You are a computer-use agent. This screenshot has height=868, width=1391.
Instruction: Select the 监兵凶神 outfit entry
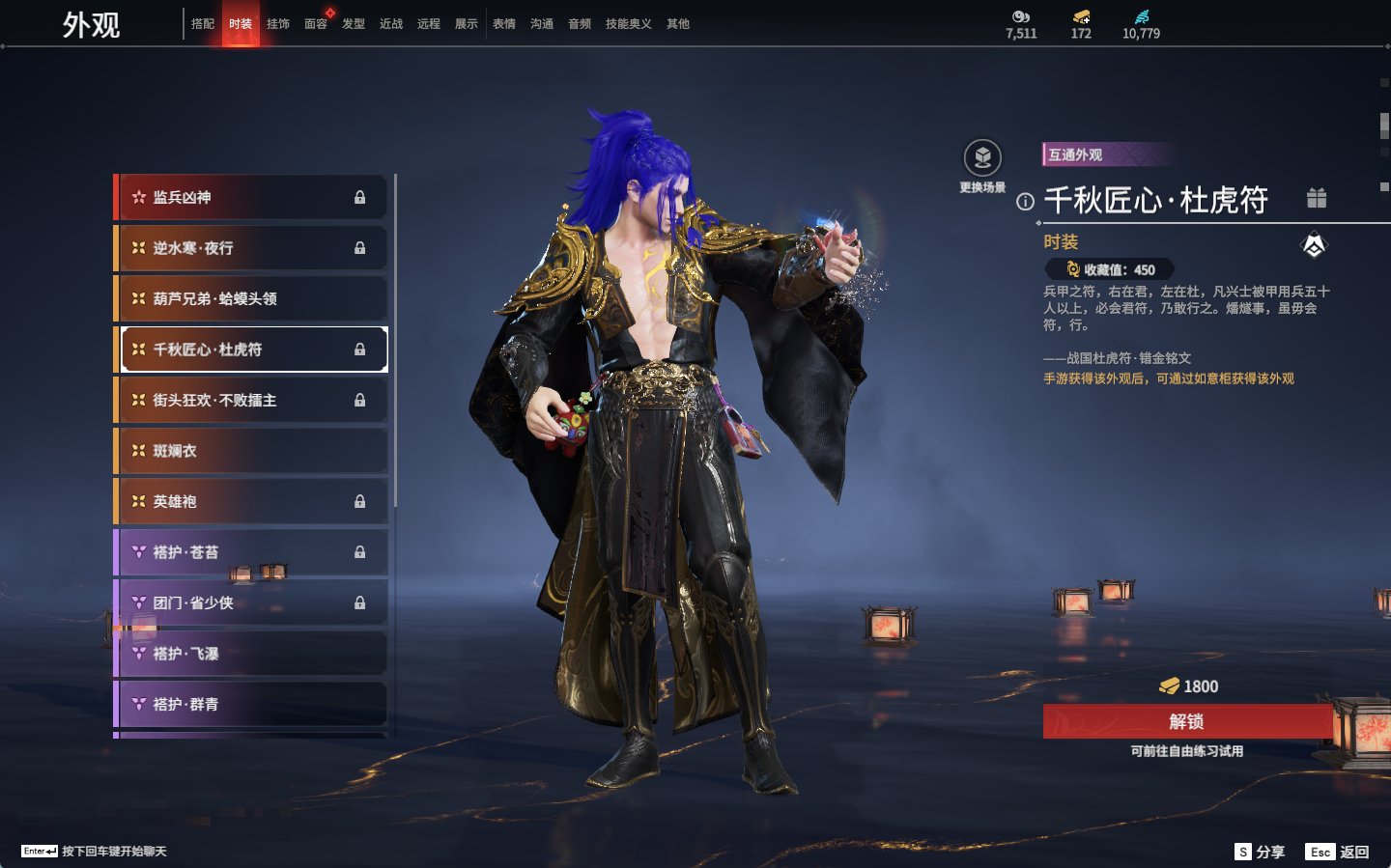(x=251, y=197)
